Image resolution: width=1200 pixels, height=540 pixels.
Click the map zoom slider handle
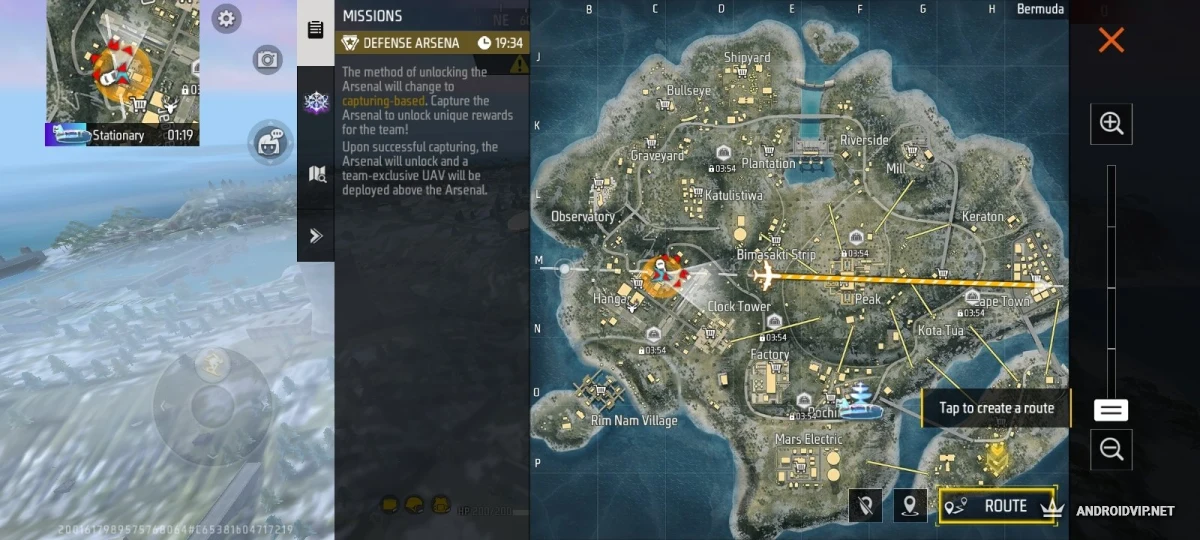1111,410
